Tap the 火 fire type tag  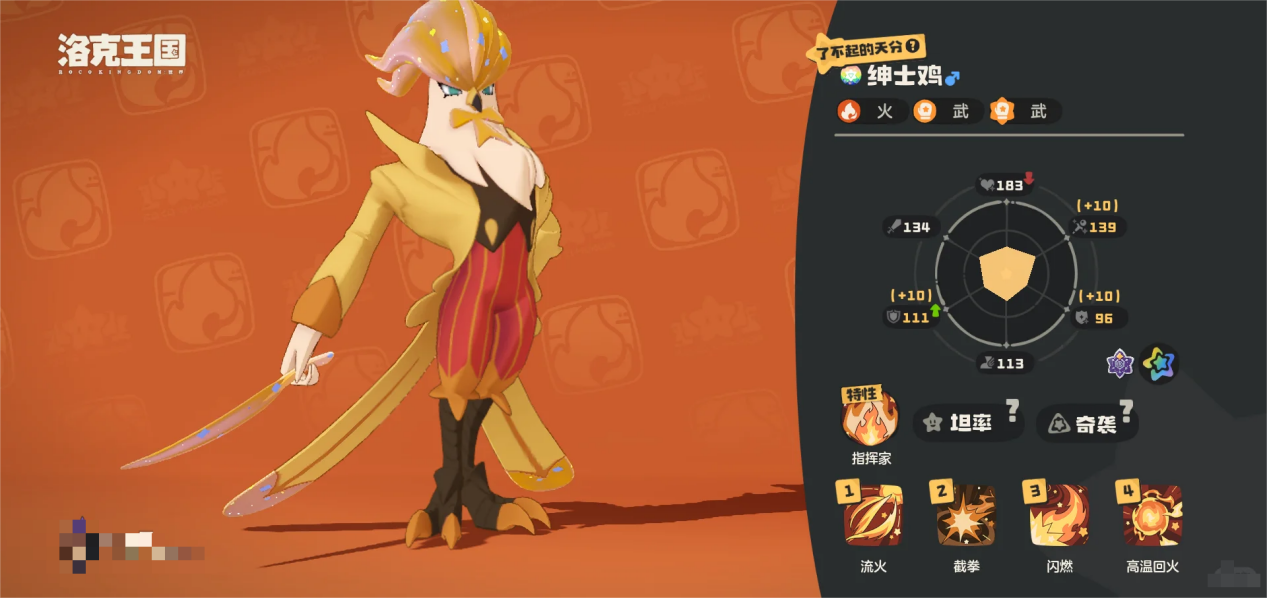tap(867, 112)
